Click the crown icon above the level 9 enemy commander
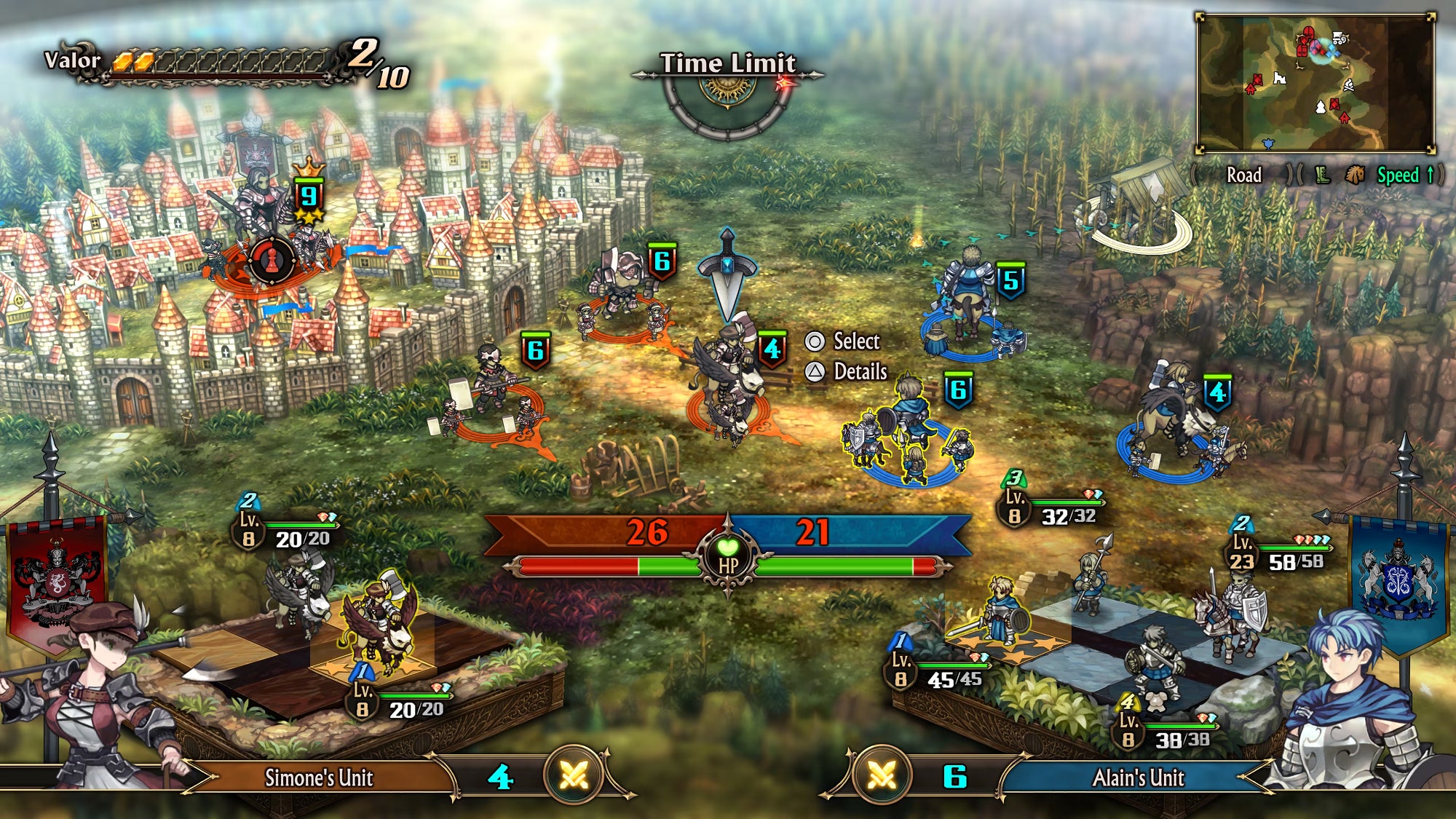This screenshot has height=819, width=1456. pos(307,167)
